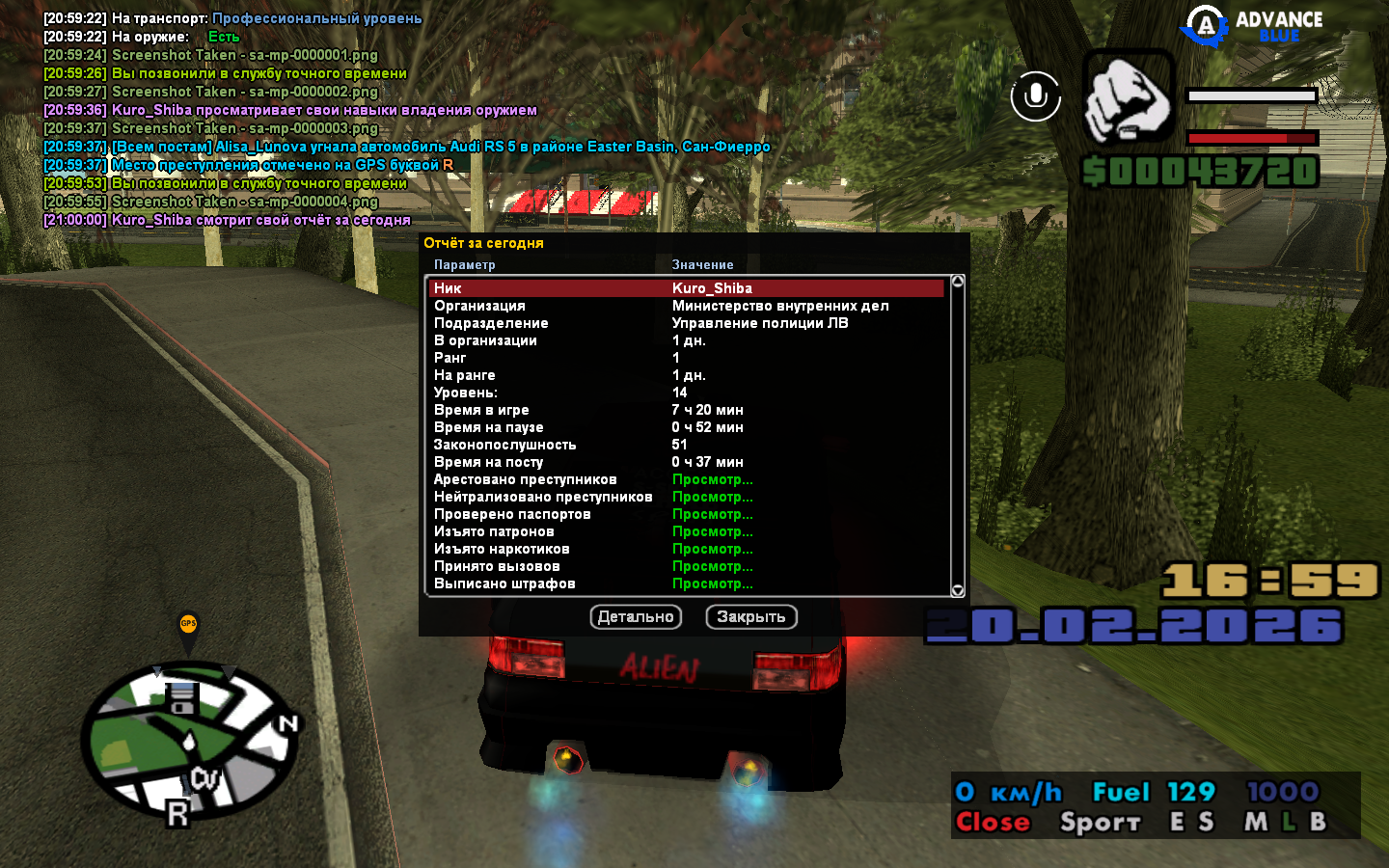1389x868 pixels.
Task: Close the report with Закрыть button
Action: tap(751, 617)
